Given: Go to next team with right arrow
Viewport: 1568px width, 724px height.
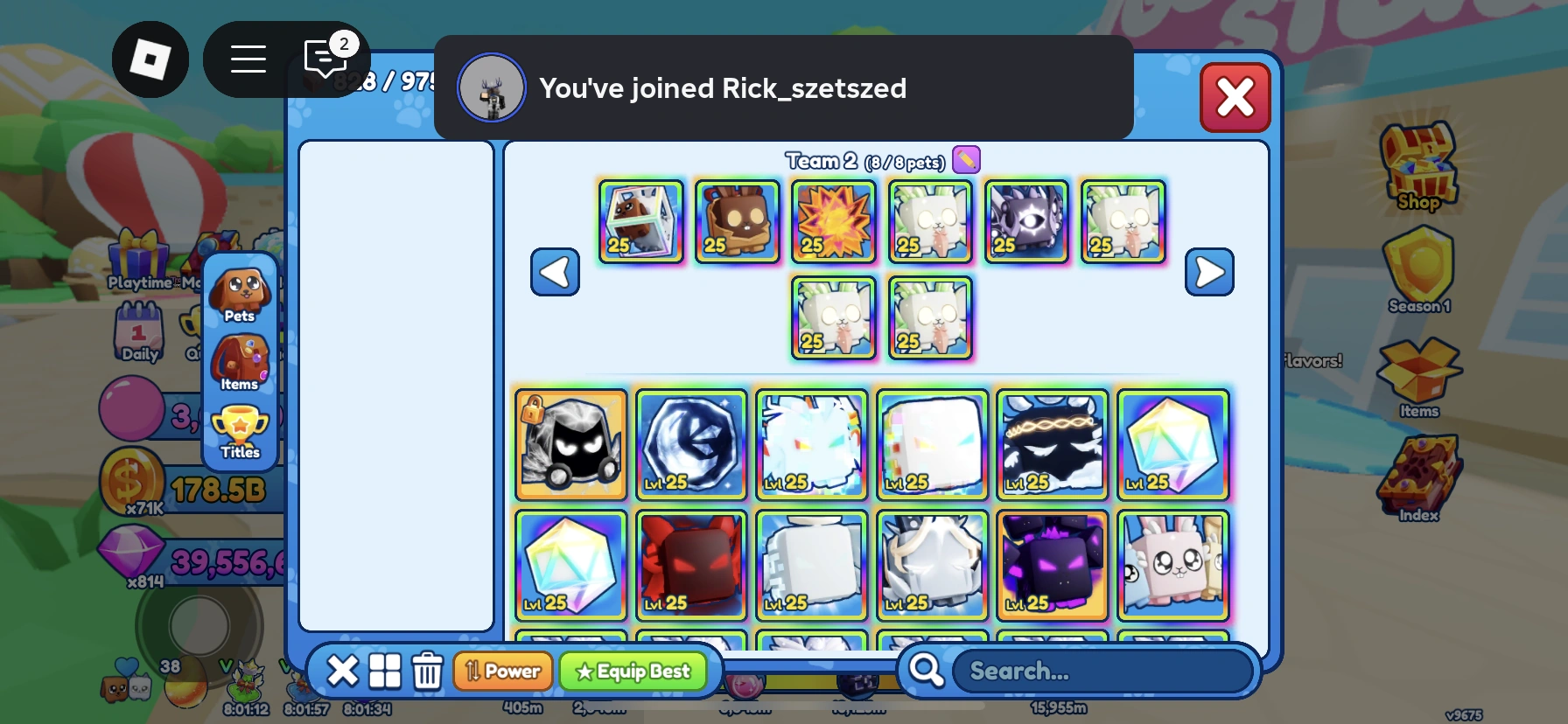Looking at the screenshot, I should (x=1209, y=272).
